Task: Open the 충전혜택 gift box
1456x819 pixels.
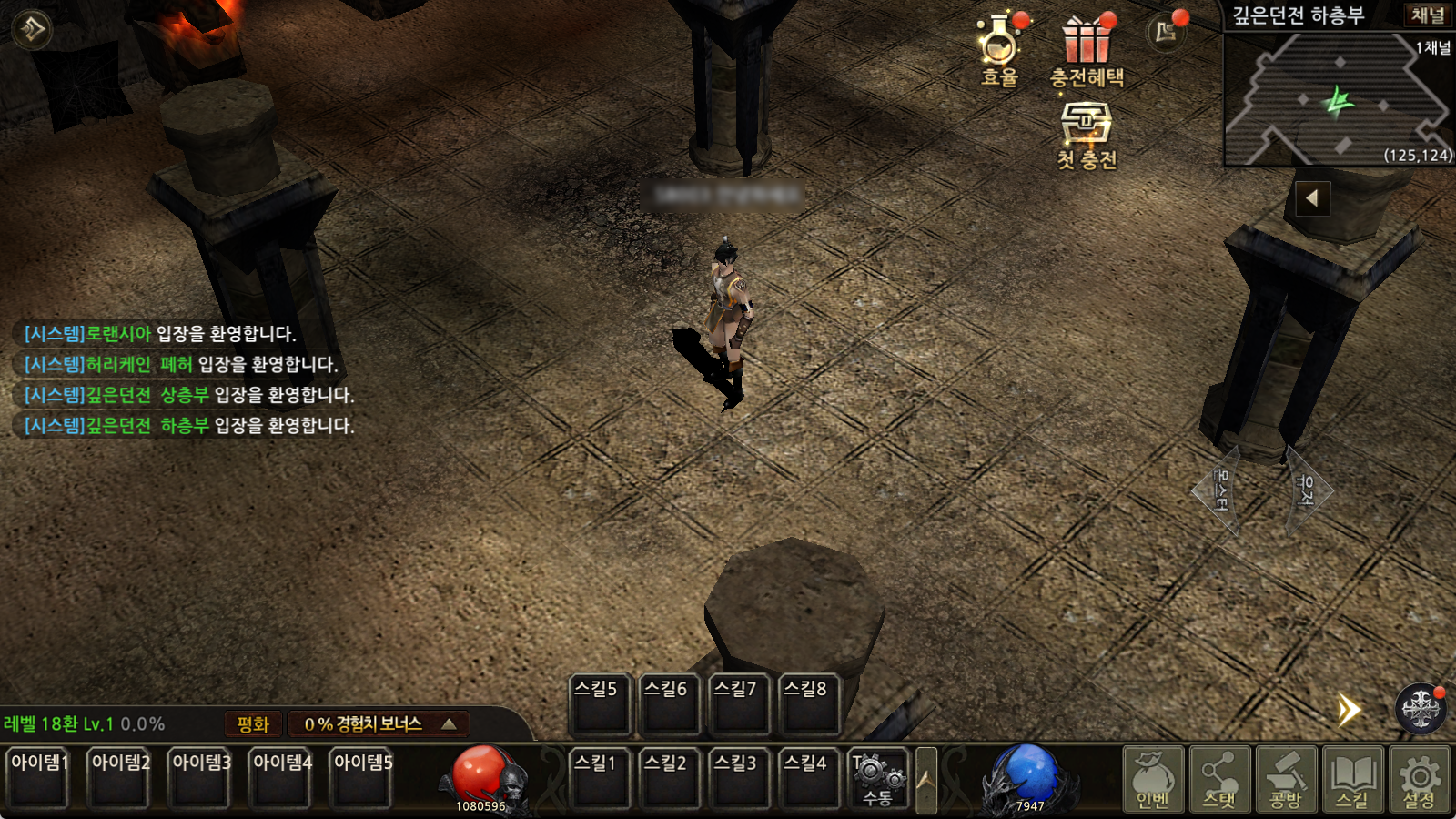Action: click(x=1087, y=51)
